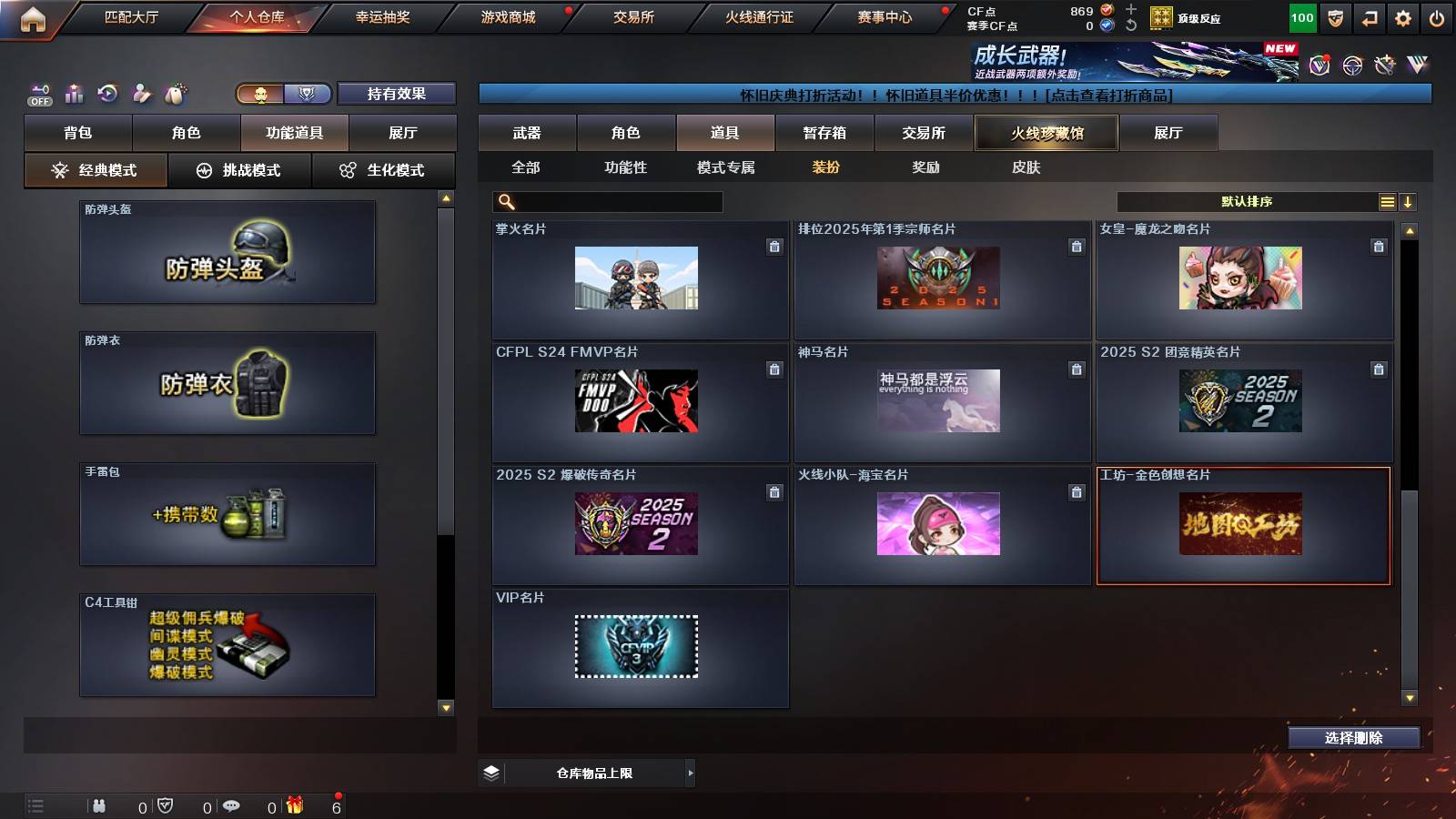Click the dog-tag sparkle icon
The image size is (1456, 819).
tap(177, 92)
